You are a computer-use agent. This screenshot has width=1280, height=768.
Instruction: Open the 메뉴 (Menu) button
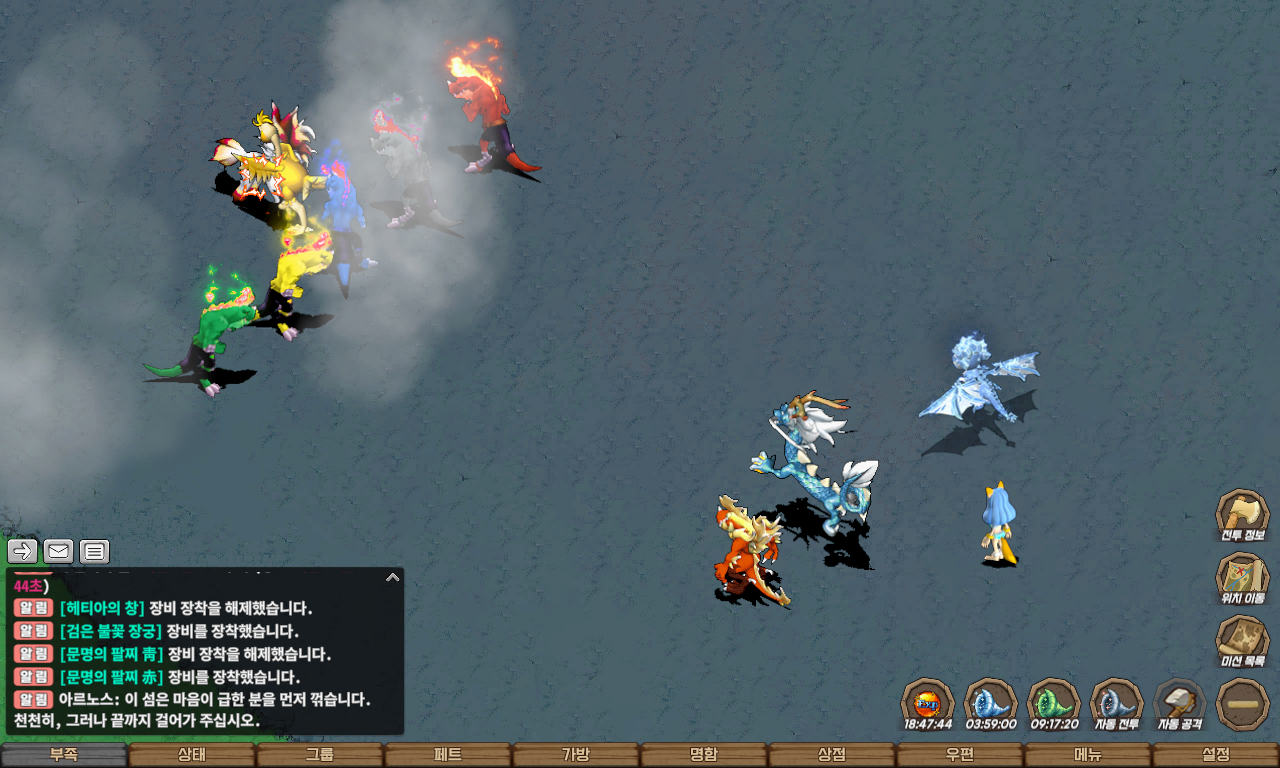1088,755
